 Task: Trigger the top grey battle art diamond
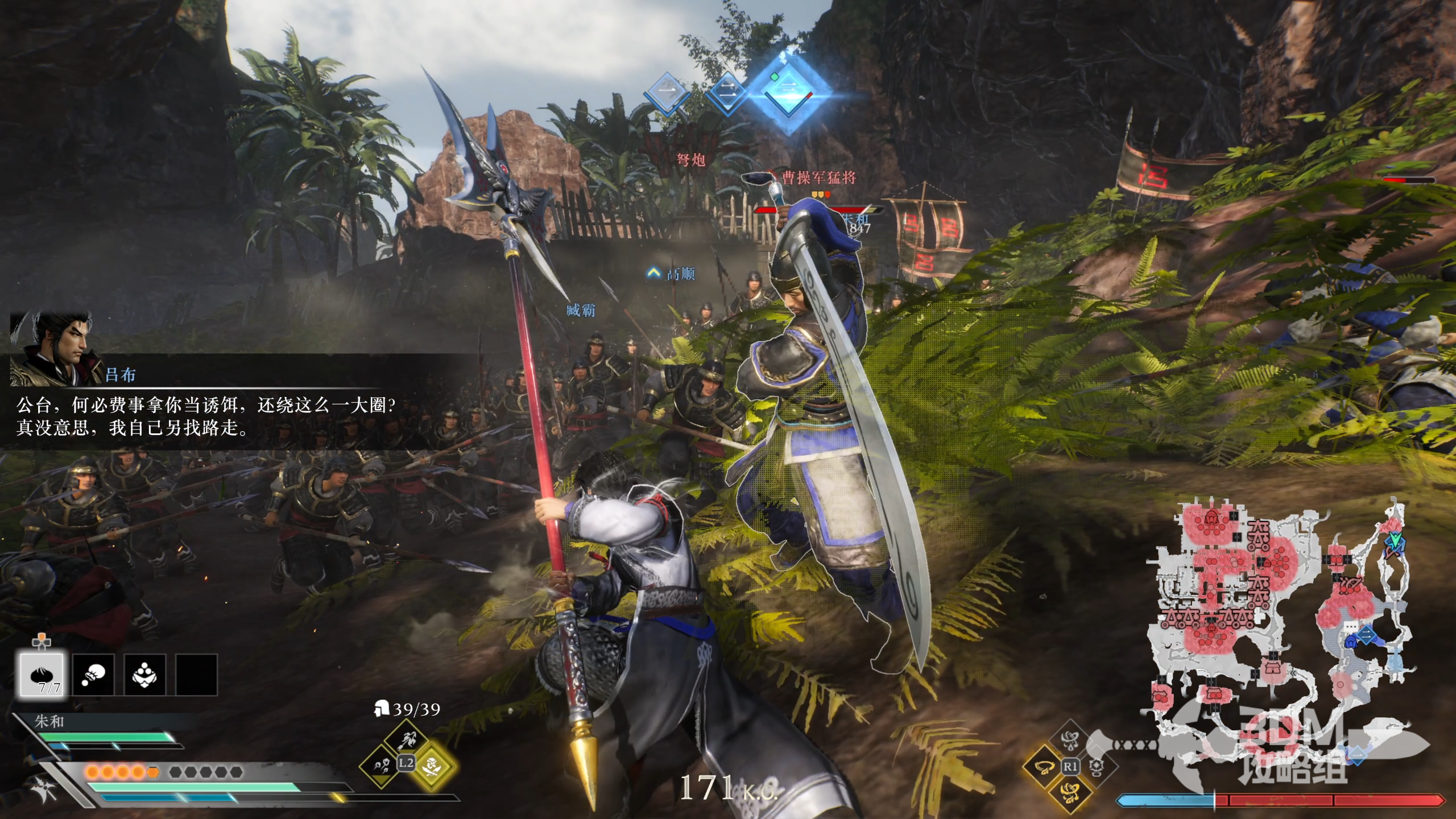tap(1070, 741)
